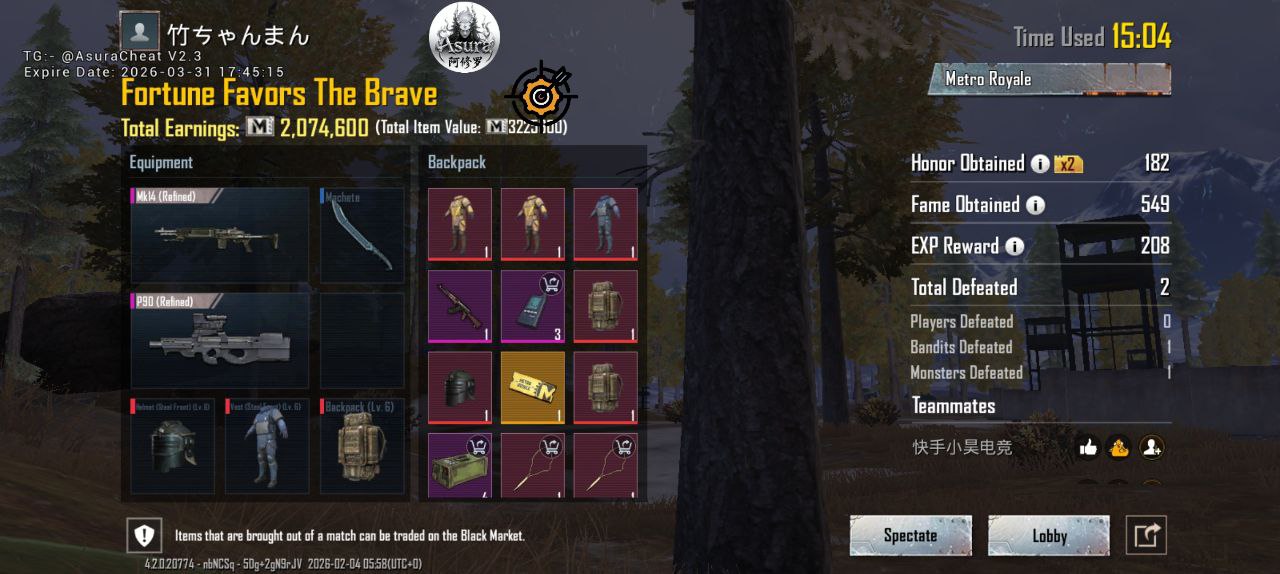Inspect the equipped Steel Front vest

(266, 447)
